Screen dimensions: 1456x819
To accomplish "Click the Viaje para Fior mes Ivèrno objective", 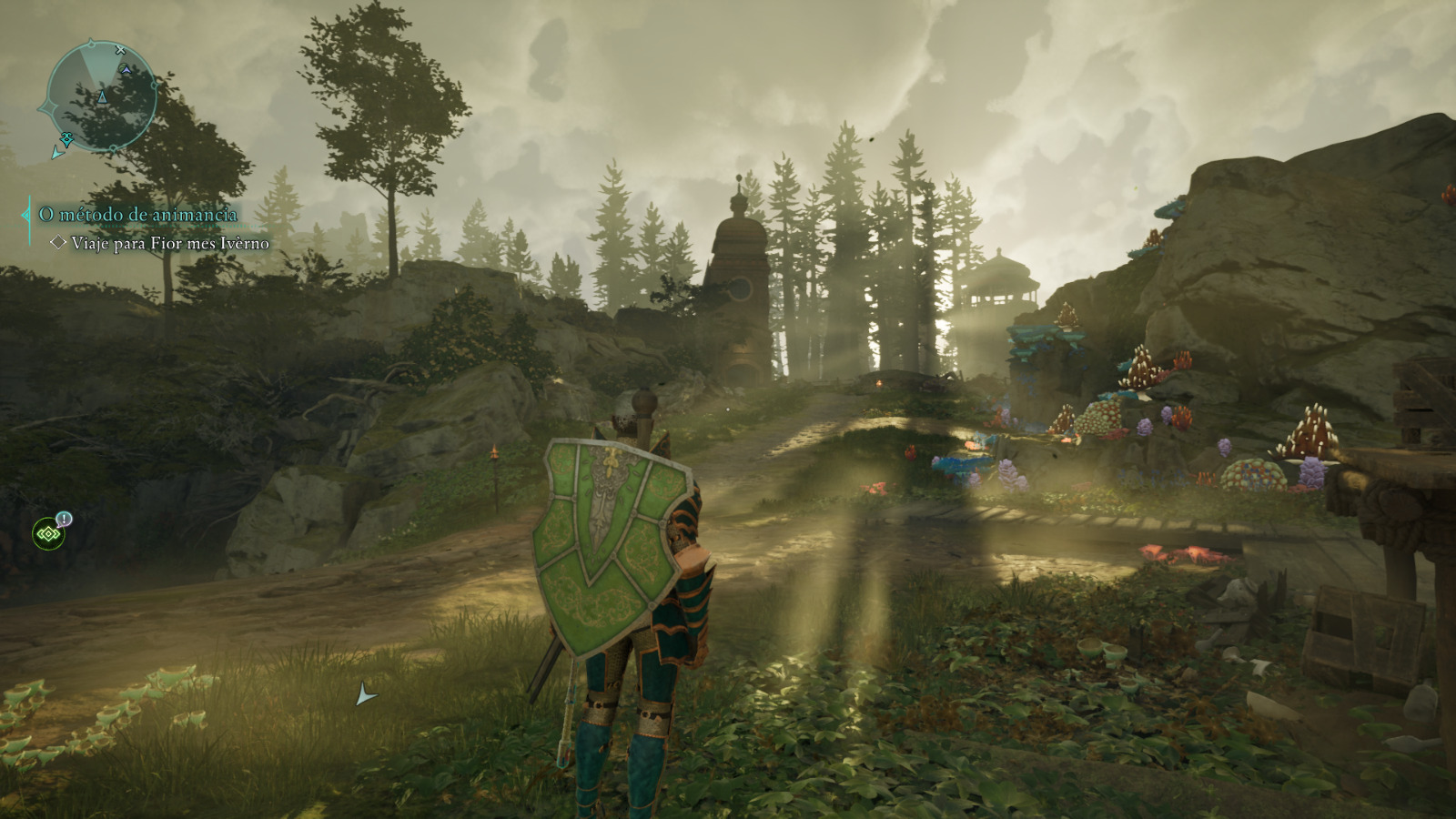I will click(x=169, y=243).
